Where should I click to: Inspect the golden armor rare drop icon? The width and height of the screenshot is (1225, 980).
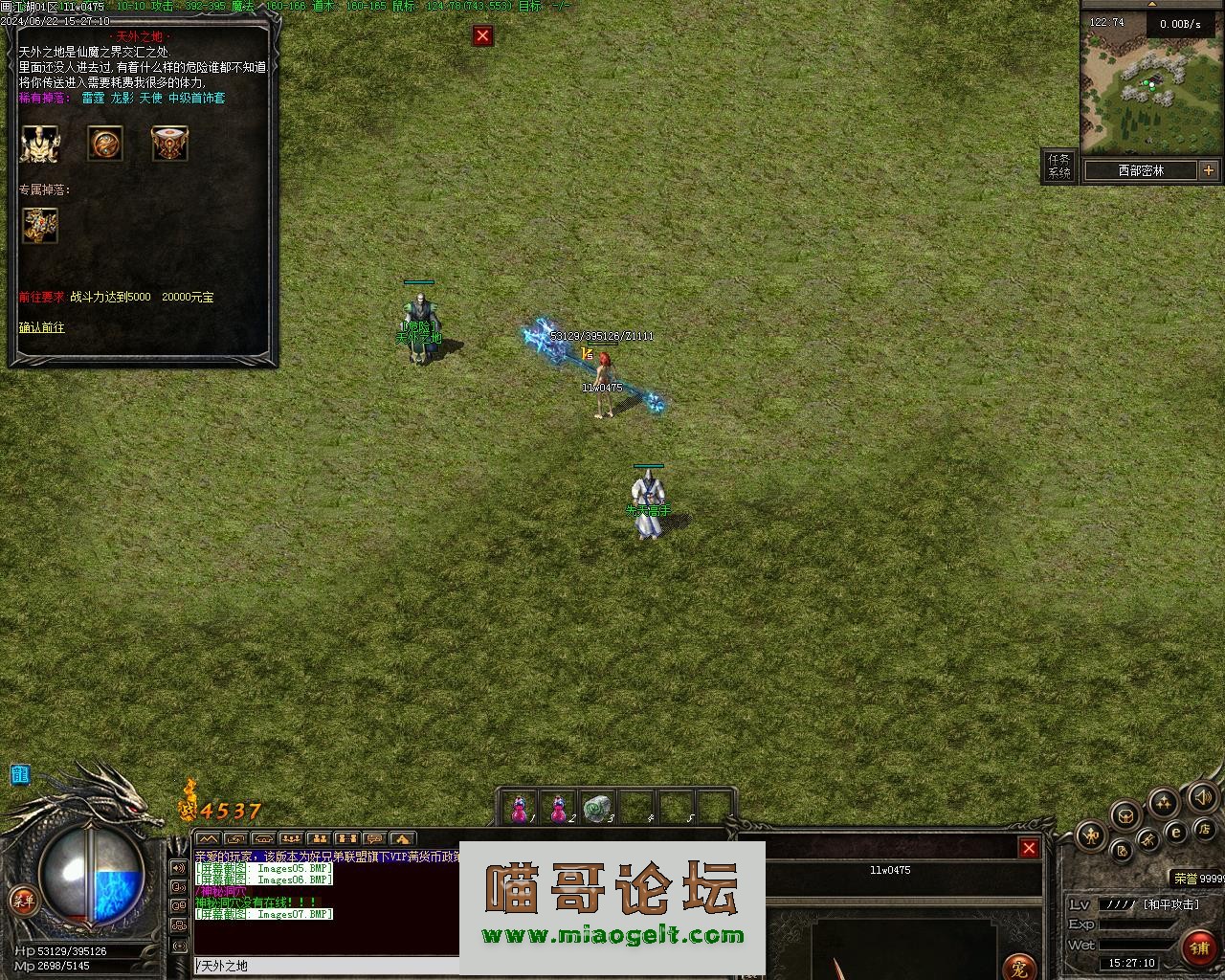pos(39,144)
